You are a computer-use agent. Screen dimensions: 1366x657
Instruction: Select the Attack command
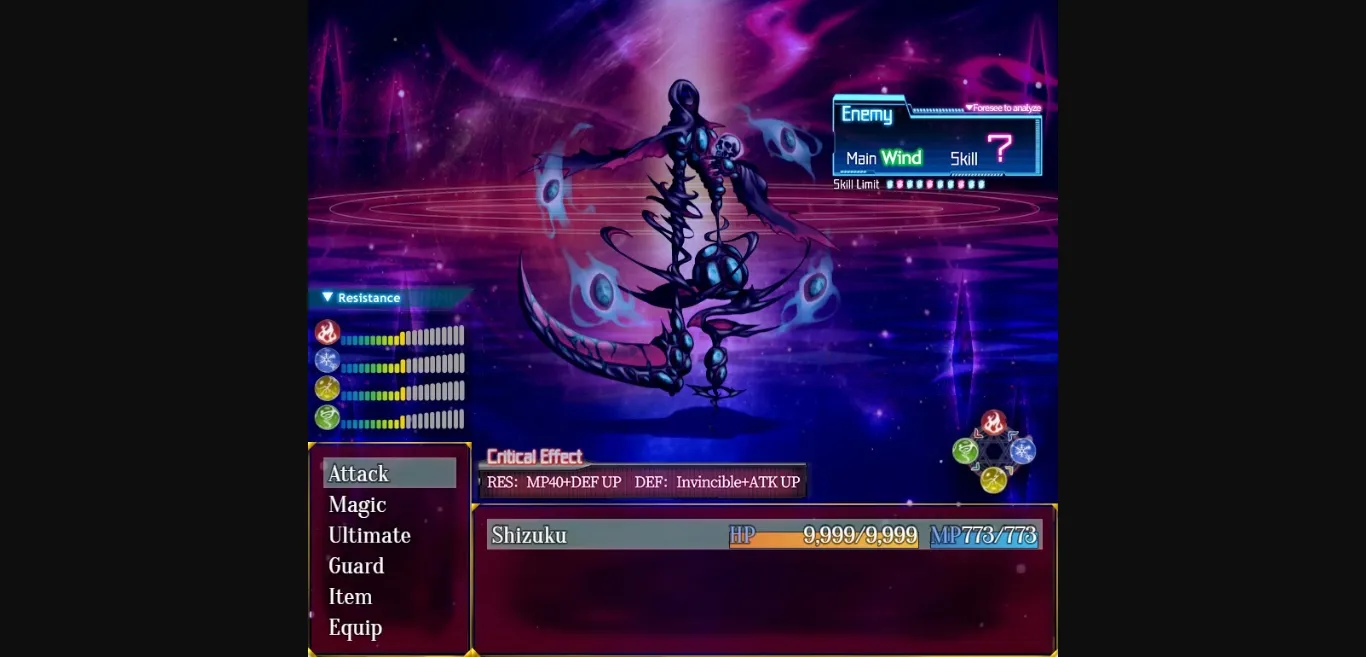(389, 473)
